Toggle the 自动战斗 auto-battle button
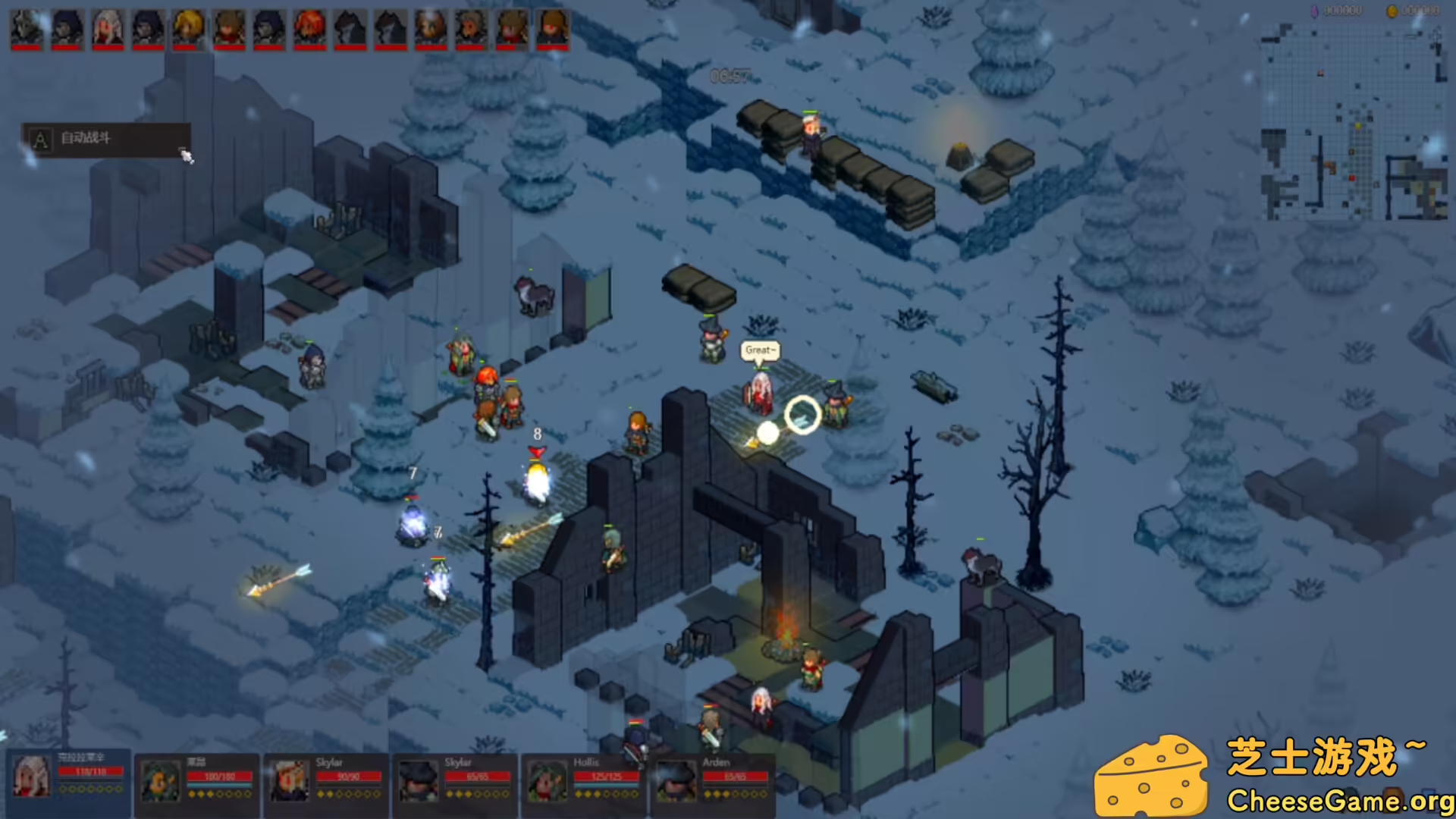The width and height of the screenshot is (1456, 819). [105, 140]
